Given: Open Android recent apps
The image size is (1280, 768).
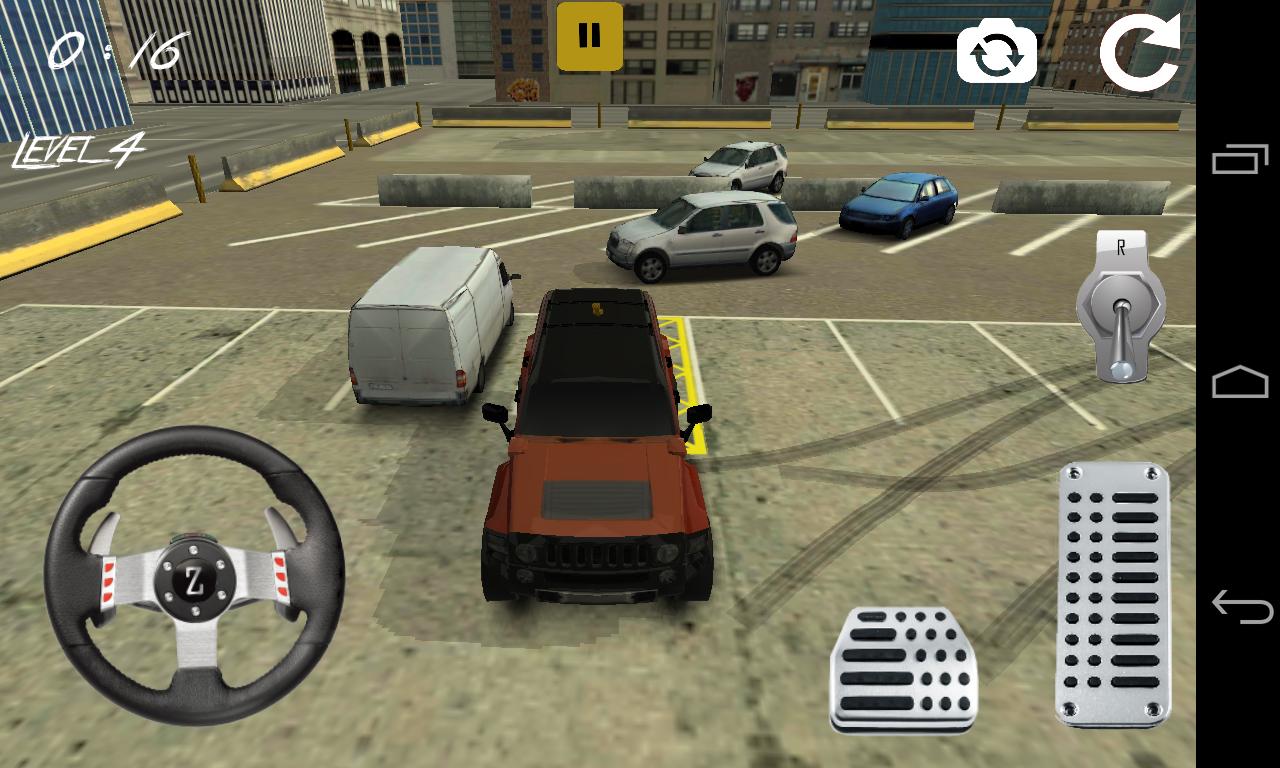Looking at the screenshot, I should (x=1239, y=160).
